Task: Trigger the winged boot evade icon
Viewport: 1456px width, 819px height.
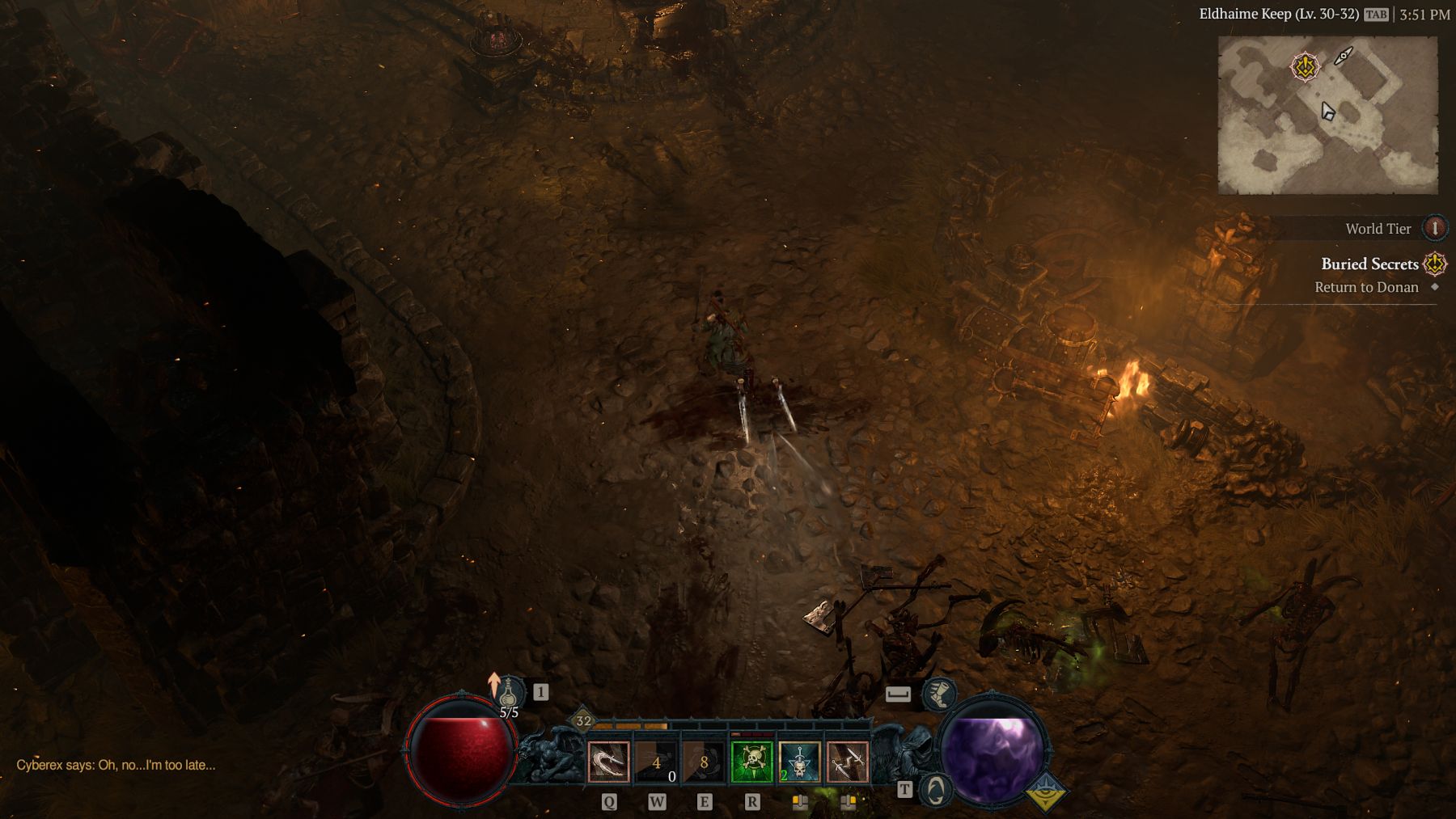Action: click(x=938, y=694)
